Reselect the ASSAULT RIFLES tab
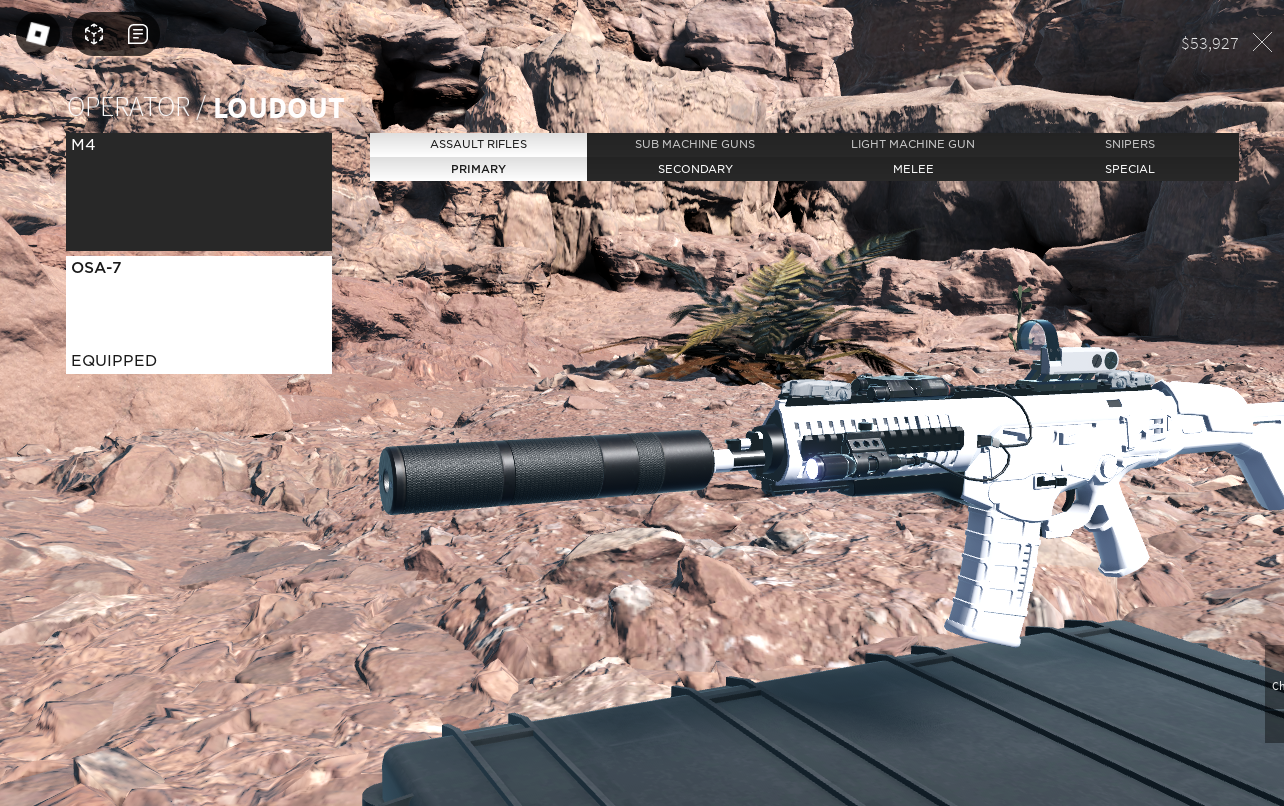1284x806 pixels. click(x=478, y=144)
